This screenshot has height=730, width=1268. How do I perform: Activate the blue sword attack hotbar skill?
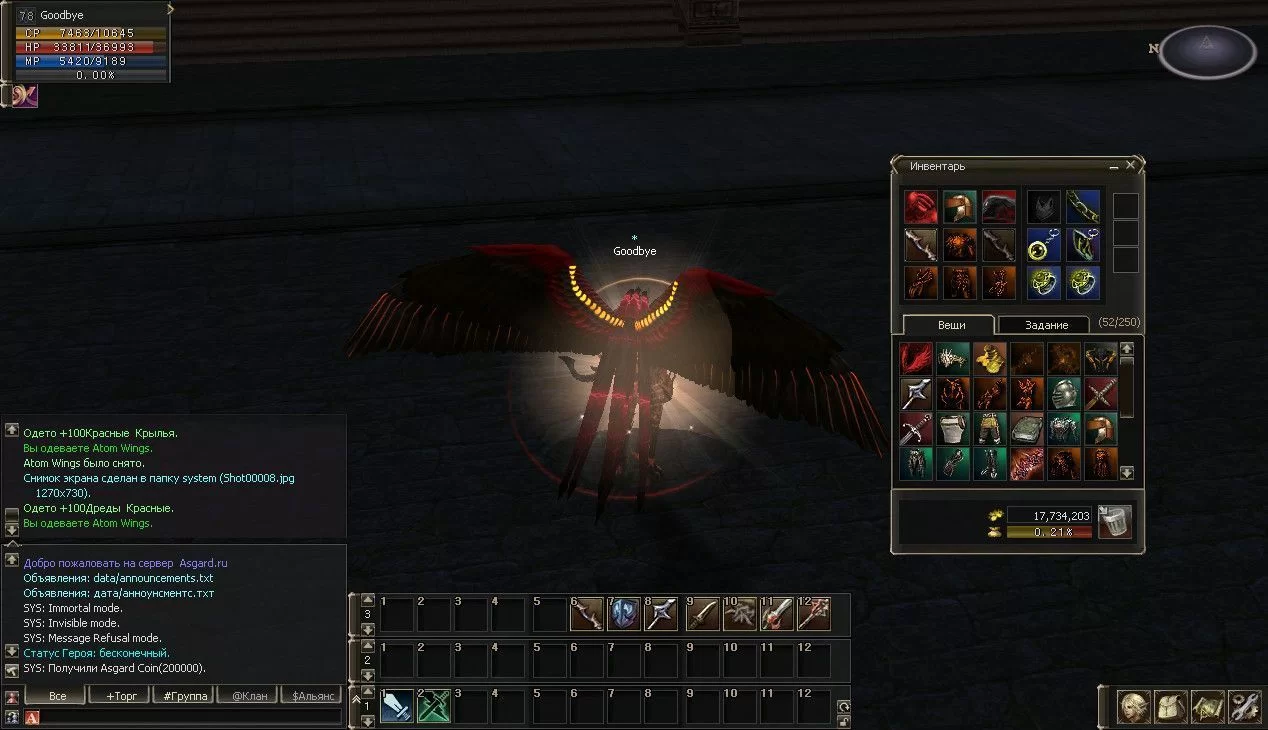pyautogui.click(x=397, y=707)
